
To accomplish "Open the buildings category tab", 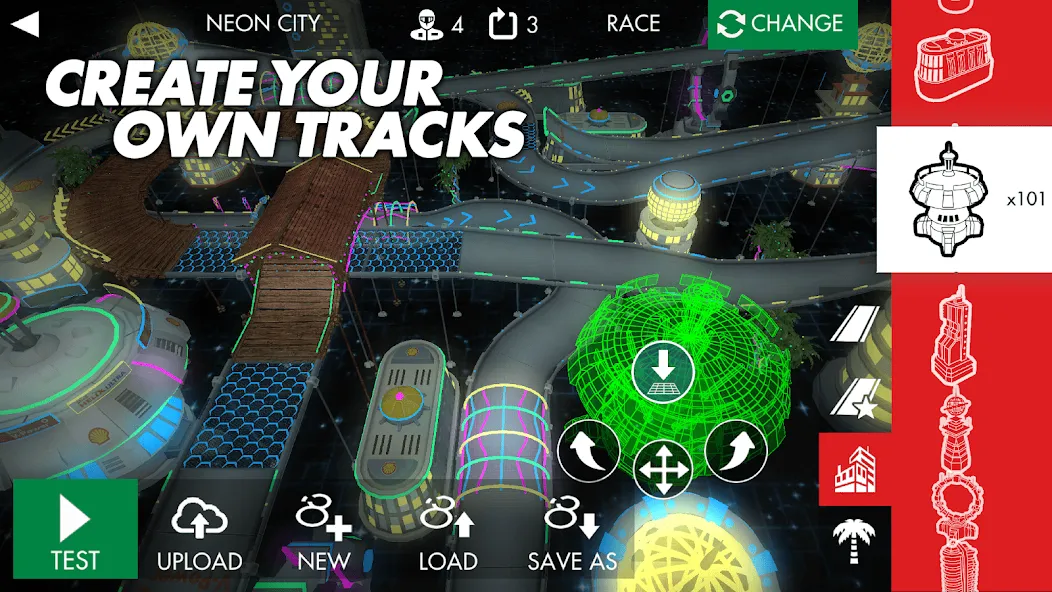I will coord(855,469).
